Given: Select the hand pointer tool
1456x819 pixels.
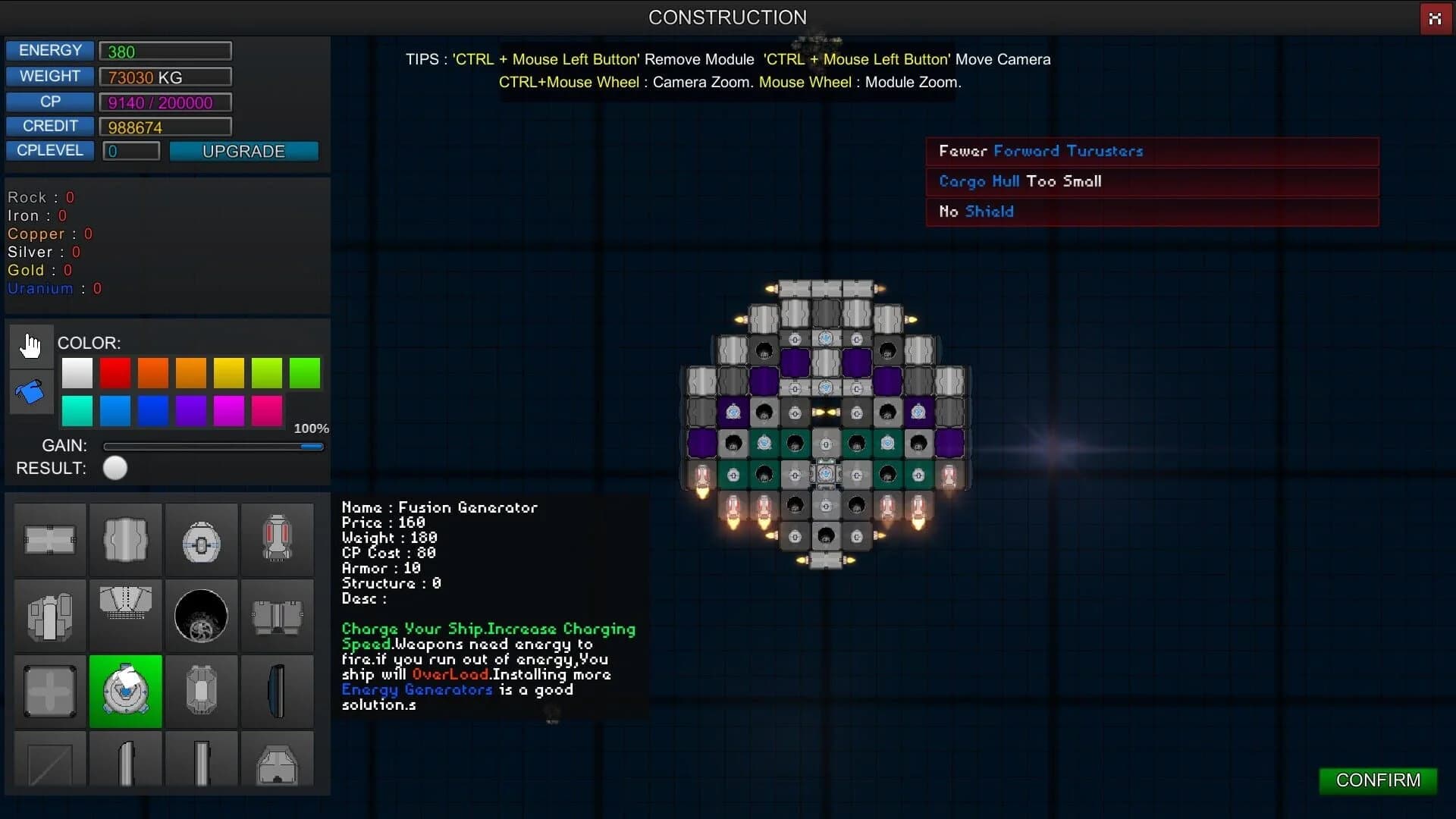Looking at the screenshot, I should [30, 346].
